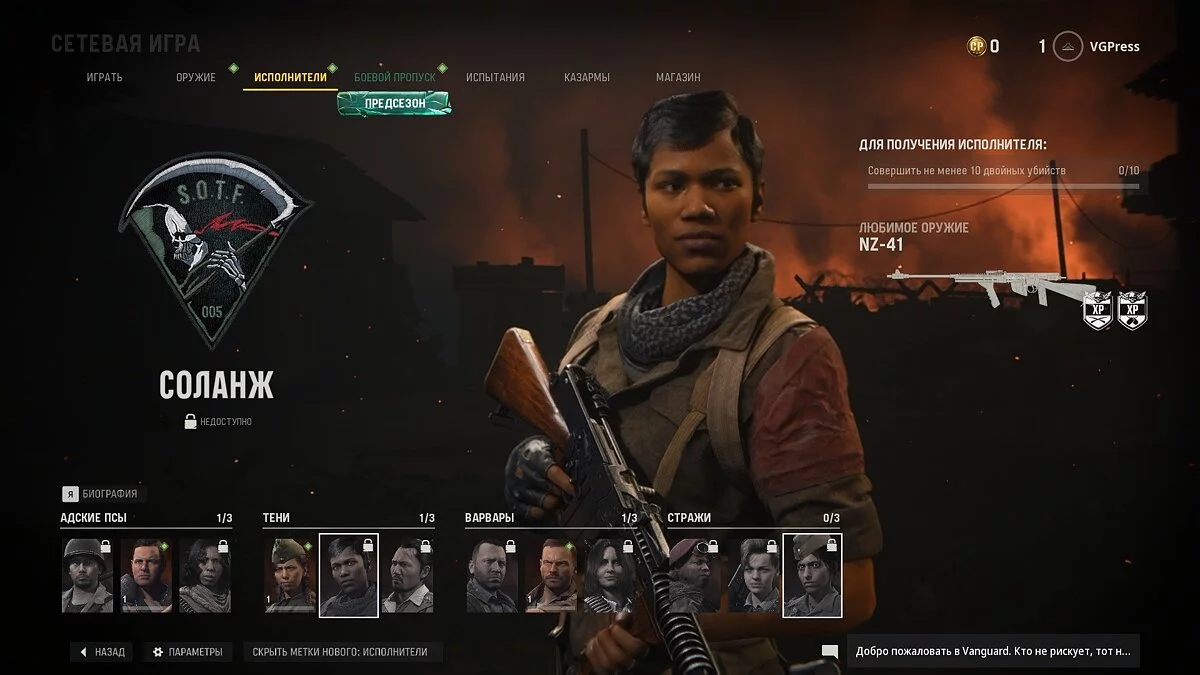Open the VGPress player profile
Screen dimensions: 1200x675
click(x=1100, y=46)
